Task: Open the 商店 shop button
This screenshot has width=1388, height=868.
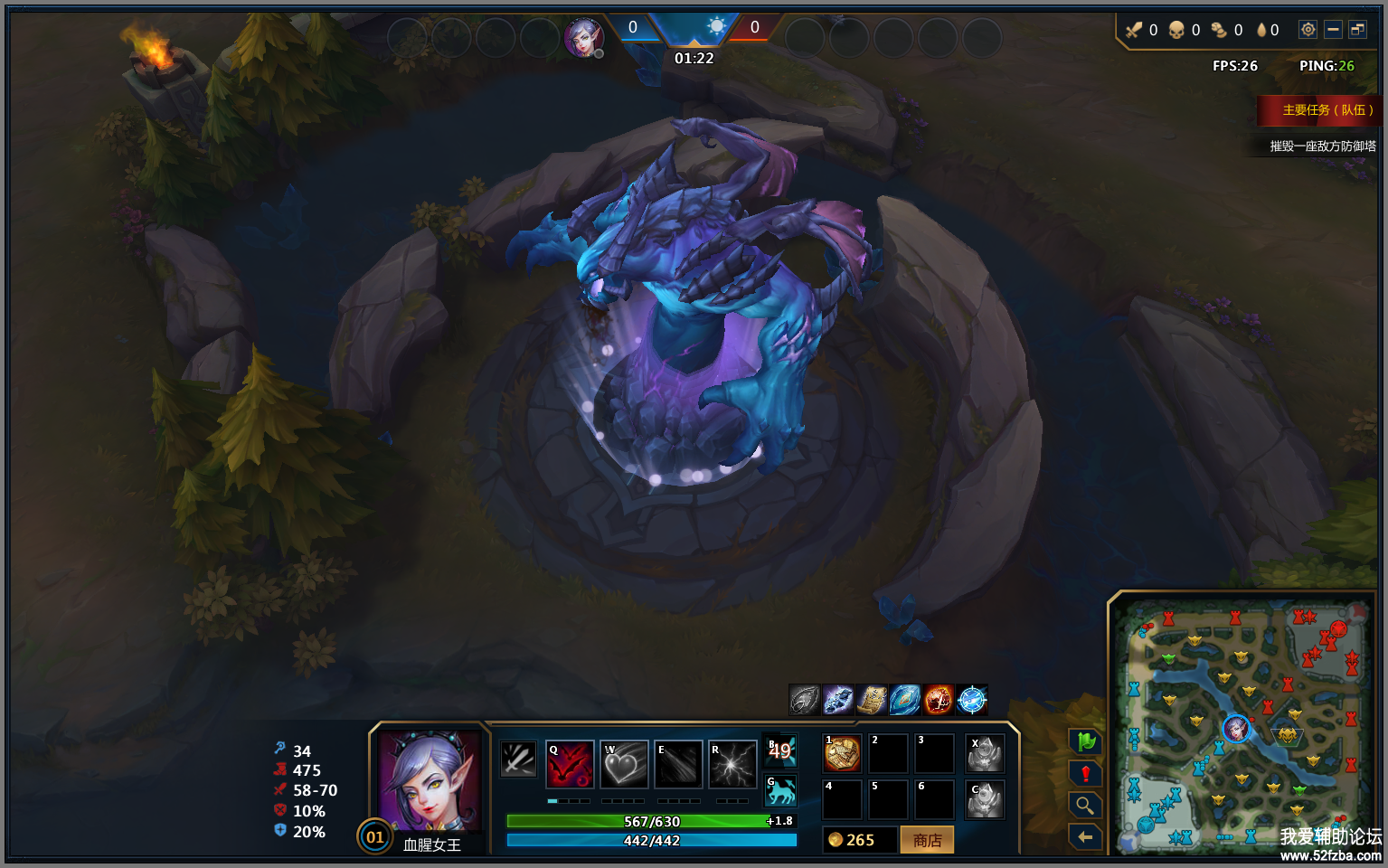Action: click(927, 840)
